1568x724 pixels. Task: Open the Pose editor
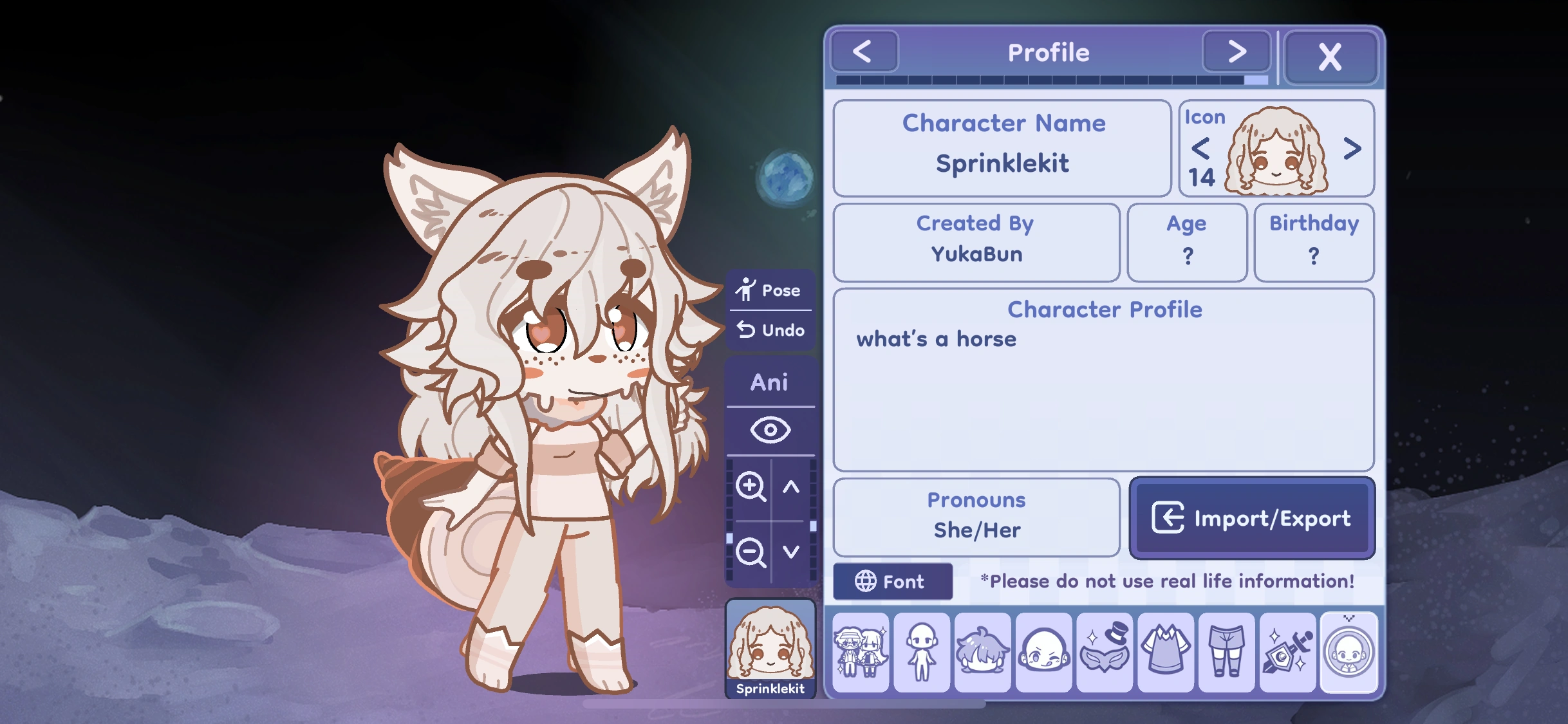770,290
